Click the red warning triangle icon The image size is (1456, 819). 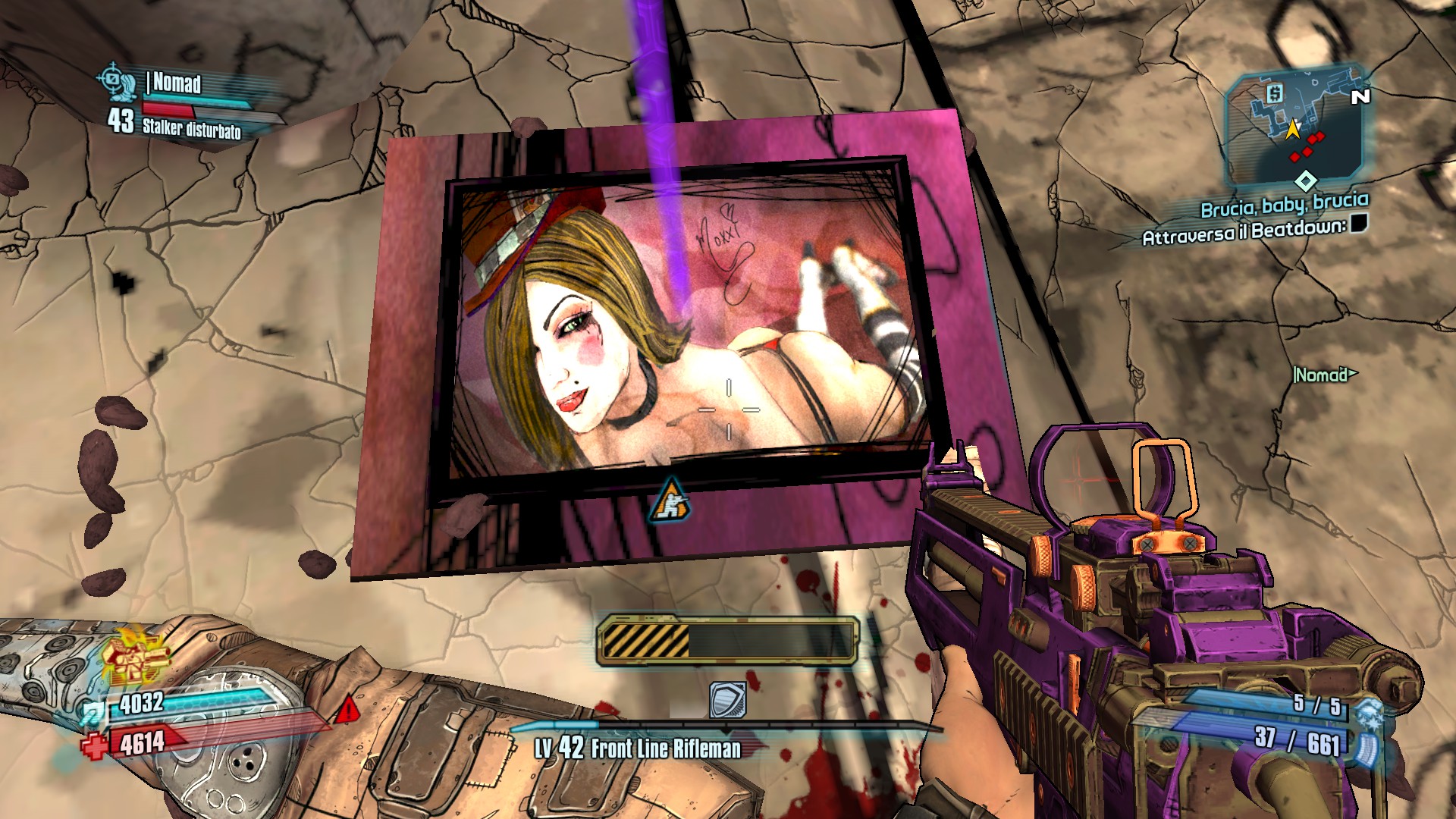(347, 710)
